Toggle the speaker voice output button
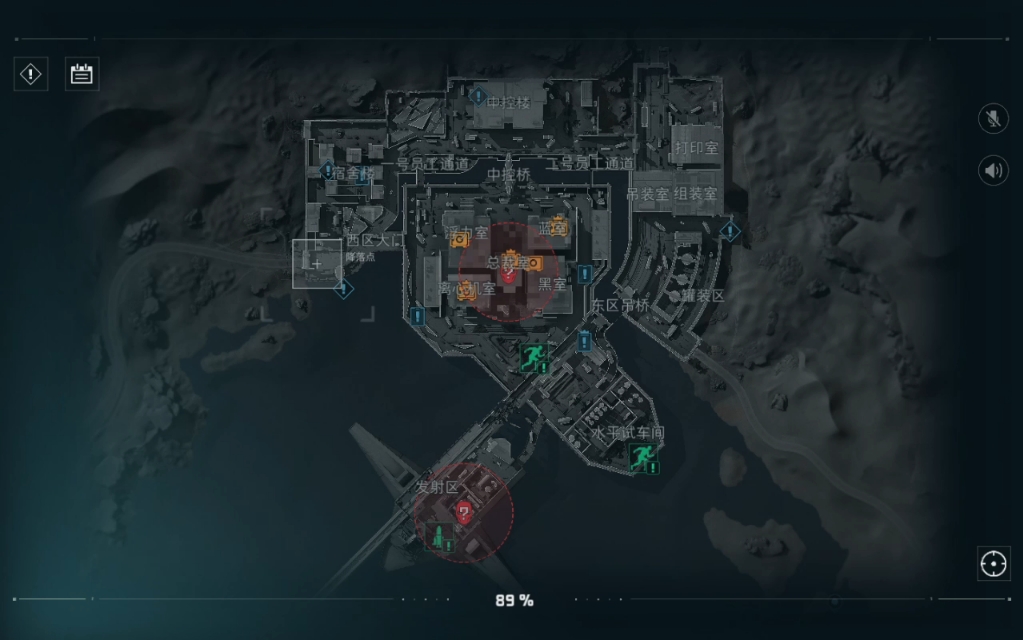Viewport: 1023px width, 640px height. point(993,170)
